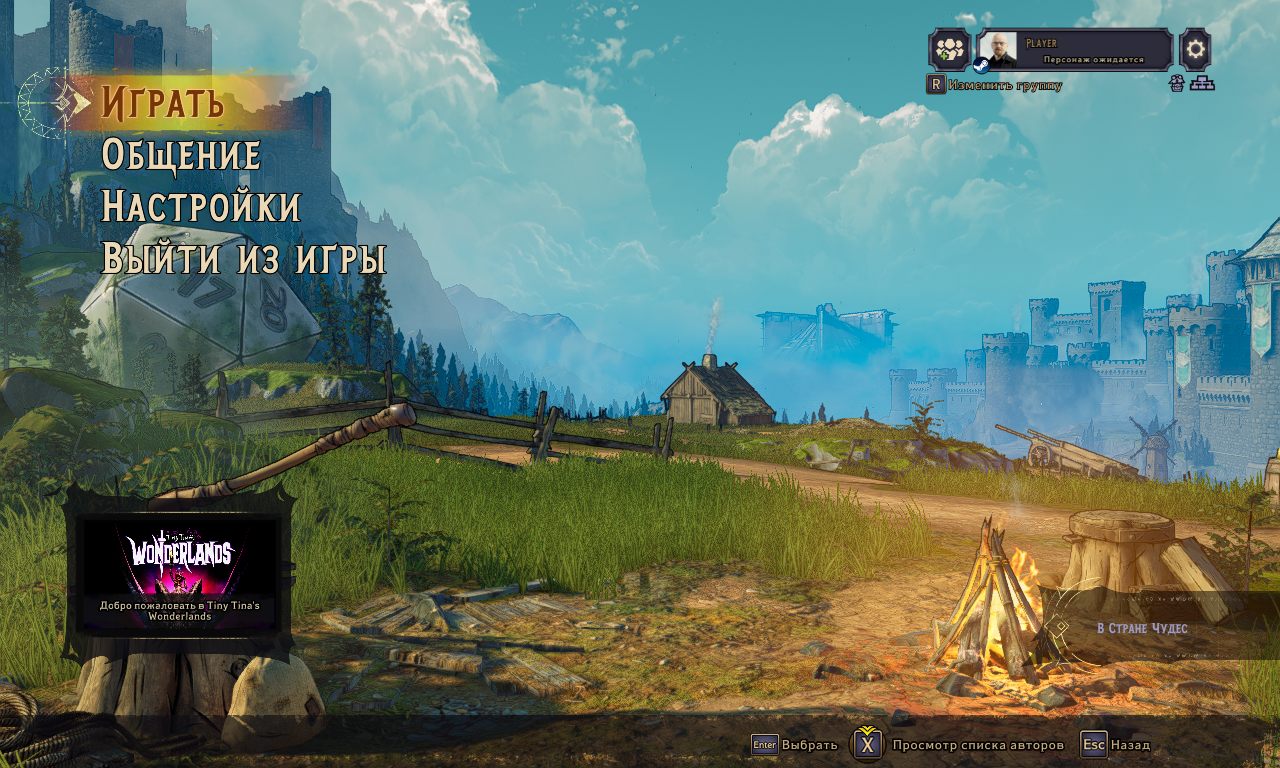Click the gear icon beside the player card
The image size is (1280, 768).
[1195, 49]
